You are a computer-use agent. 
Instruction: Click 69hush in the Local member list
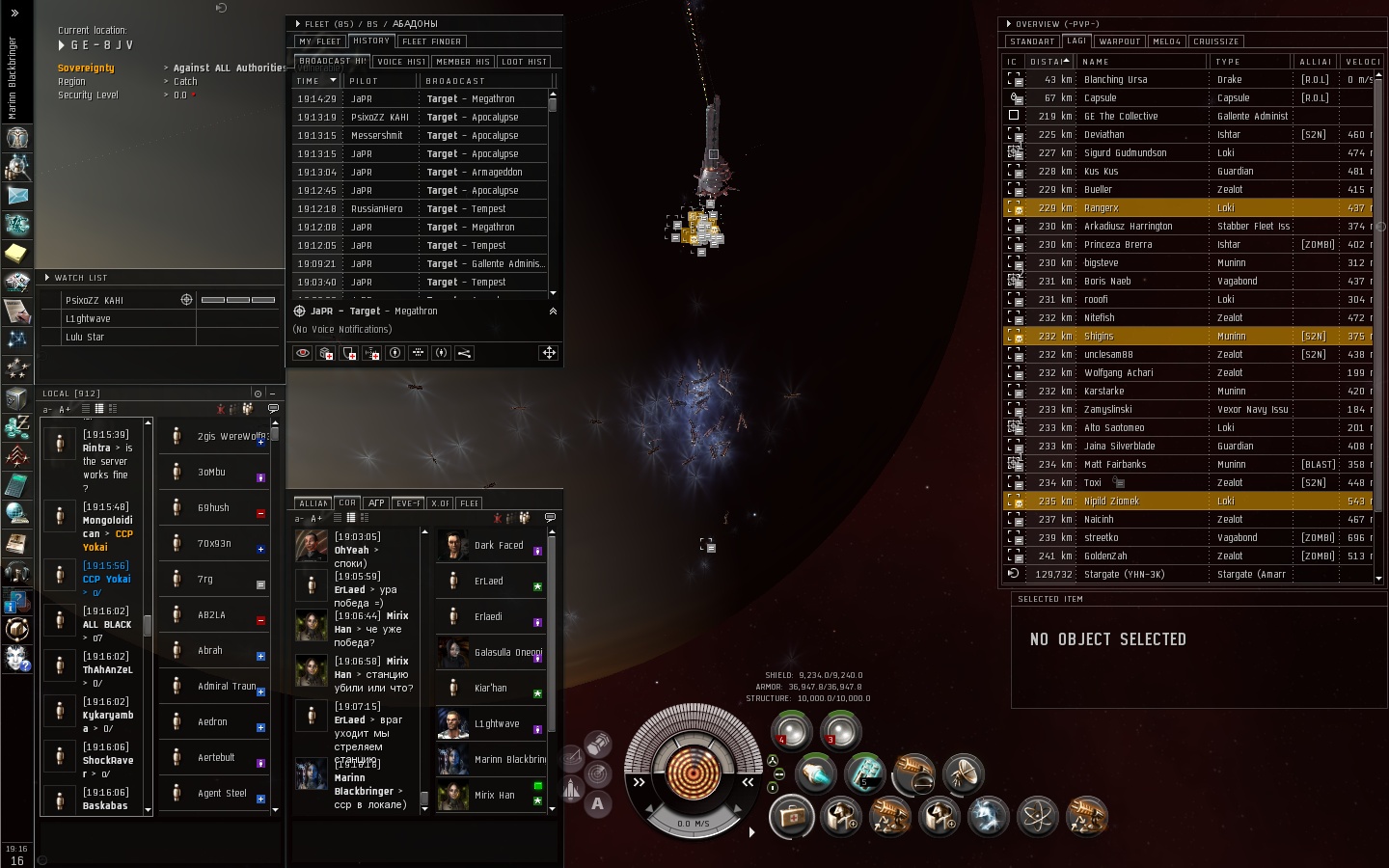pos(213,508)
